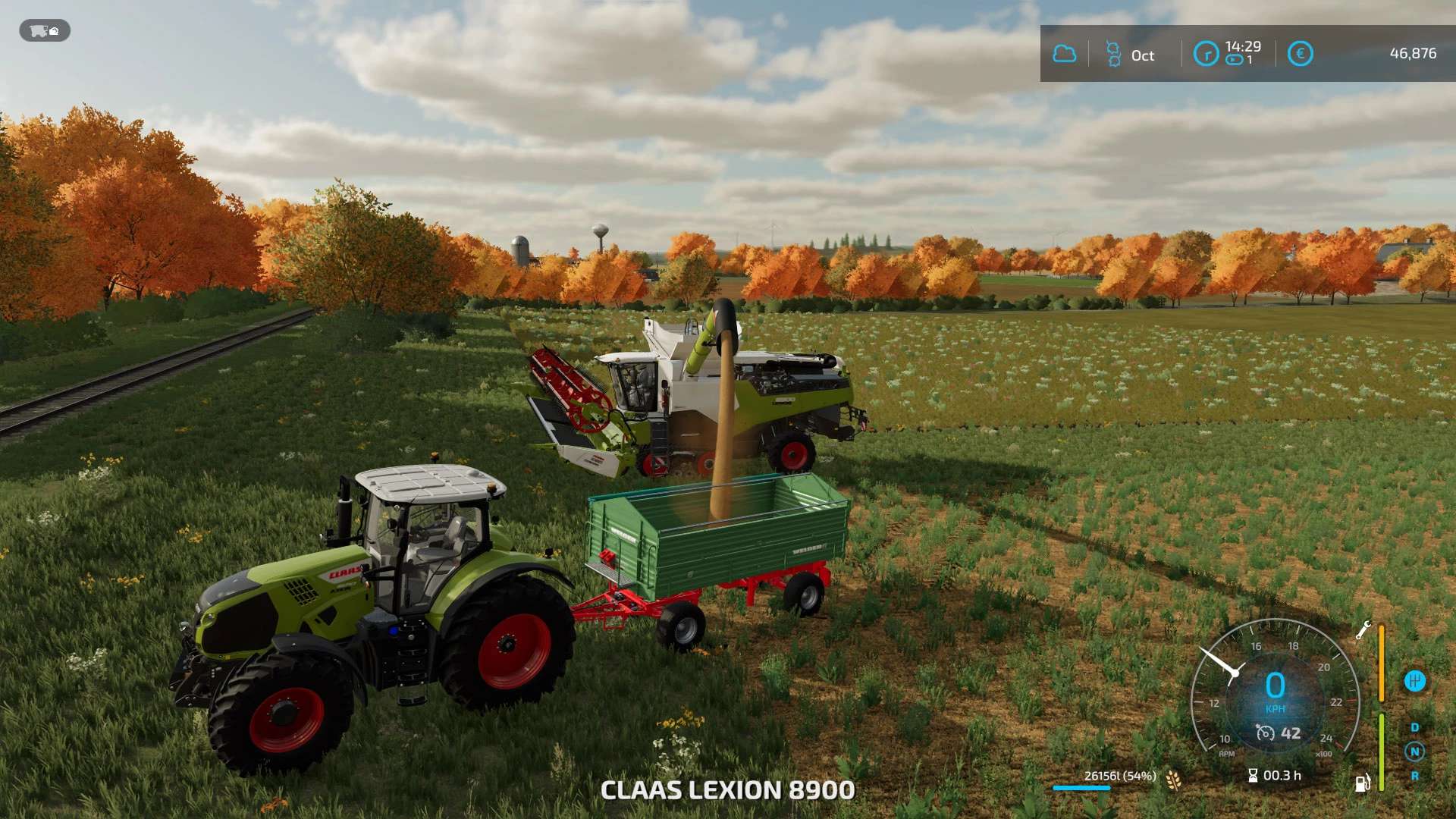Toggle the cruise control speed icon

(x=1265, y=733)
